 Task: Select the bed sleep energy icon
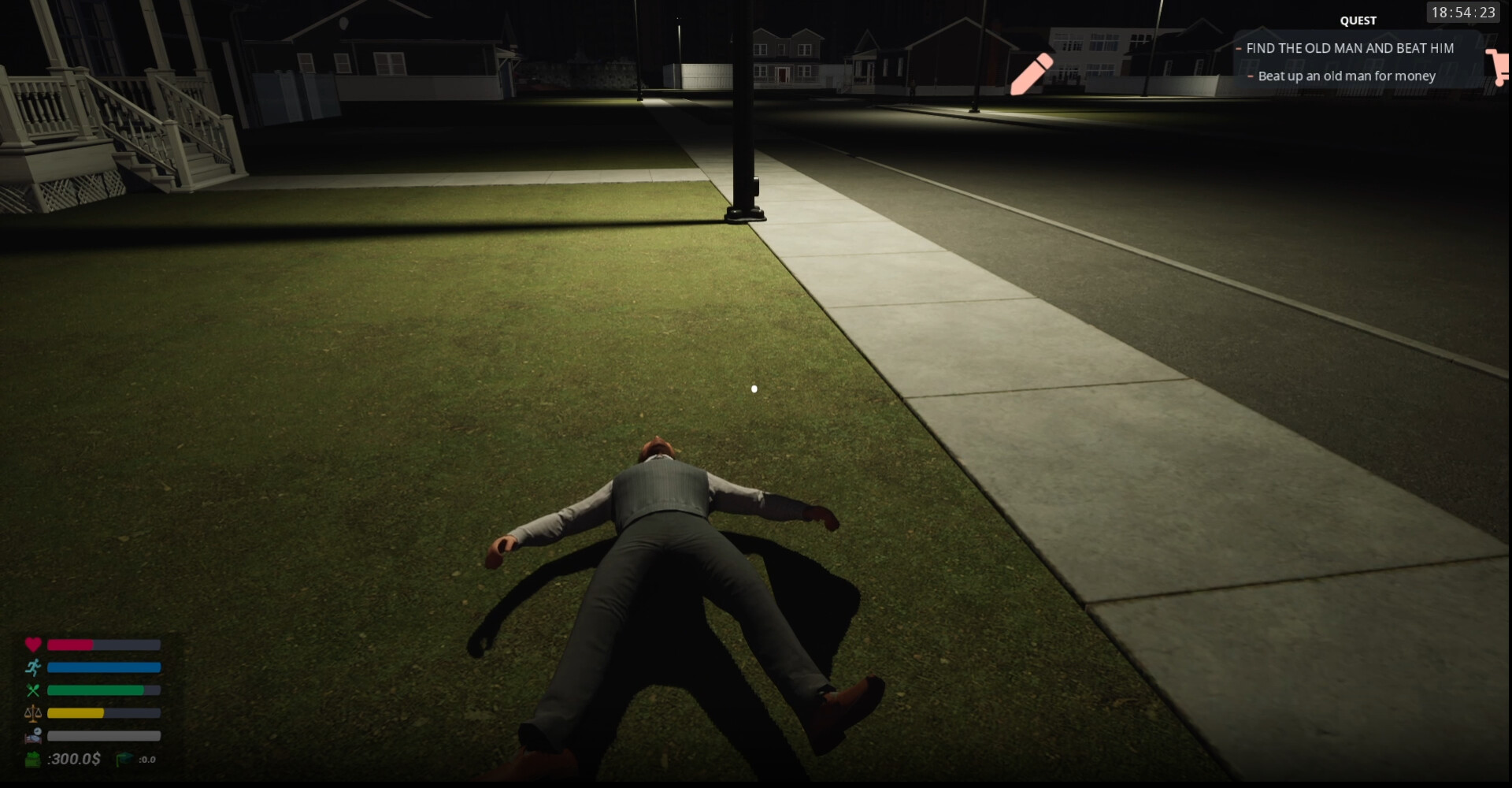coord(31,735)
